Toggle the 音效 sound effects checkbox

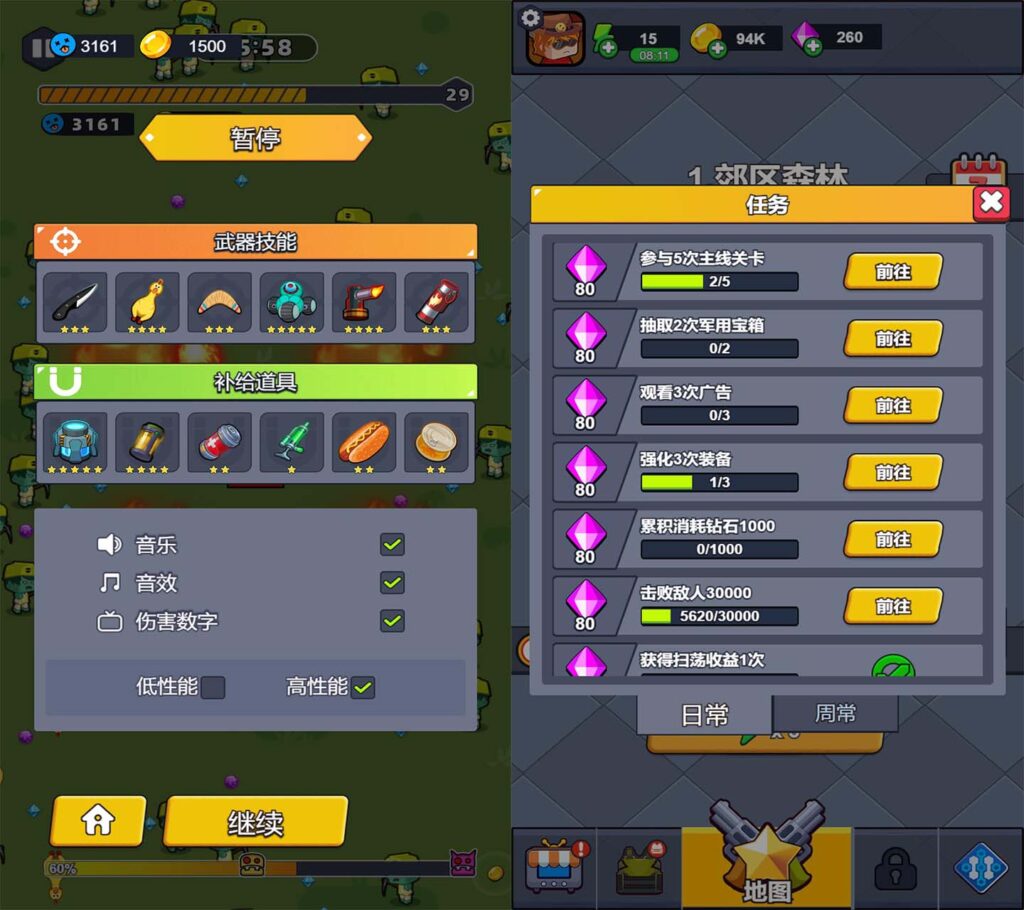[x=392, y=583]
